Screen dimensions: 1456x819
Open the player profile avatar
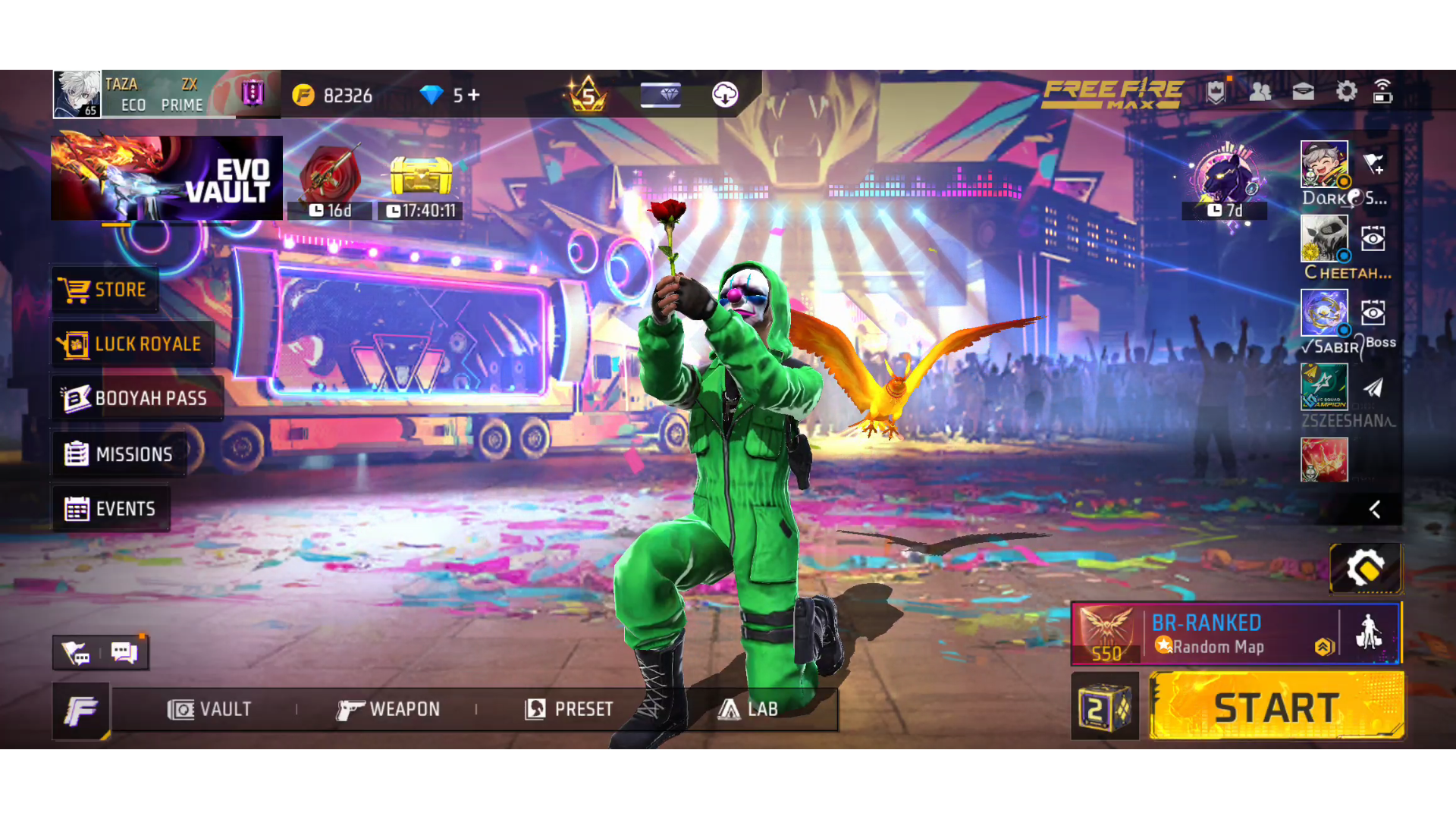(77, 94)
